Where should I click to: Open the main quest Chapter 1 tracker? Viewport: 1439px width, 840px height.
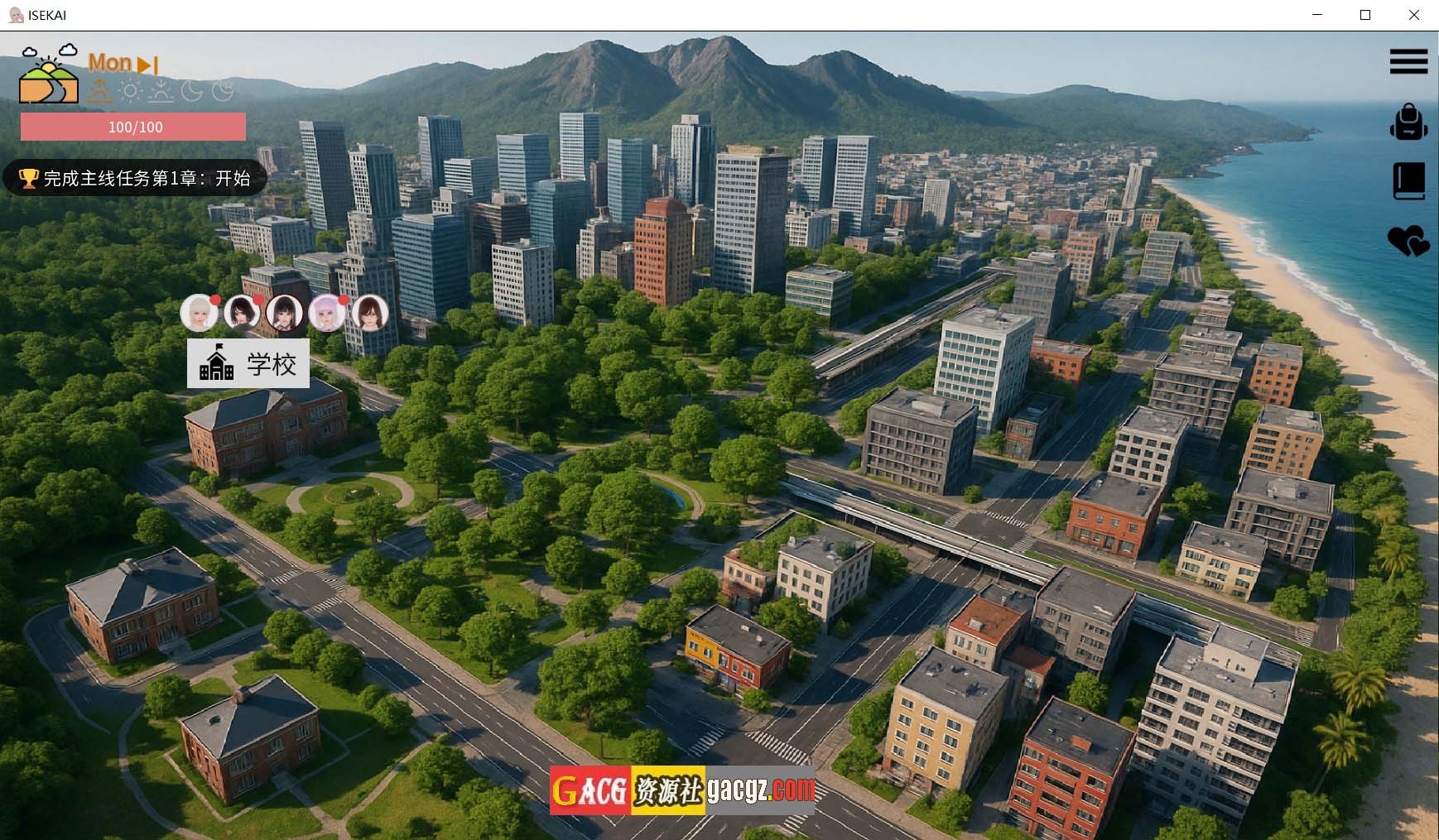(135, 178)
